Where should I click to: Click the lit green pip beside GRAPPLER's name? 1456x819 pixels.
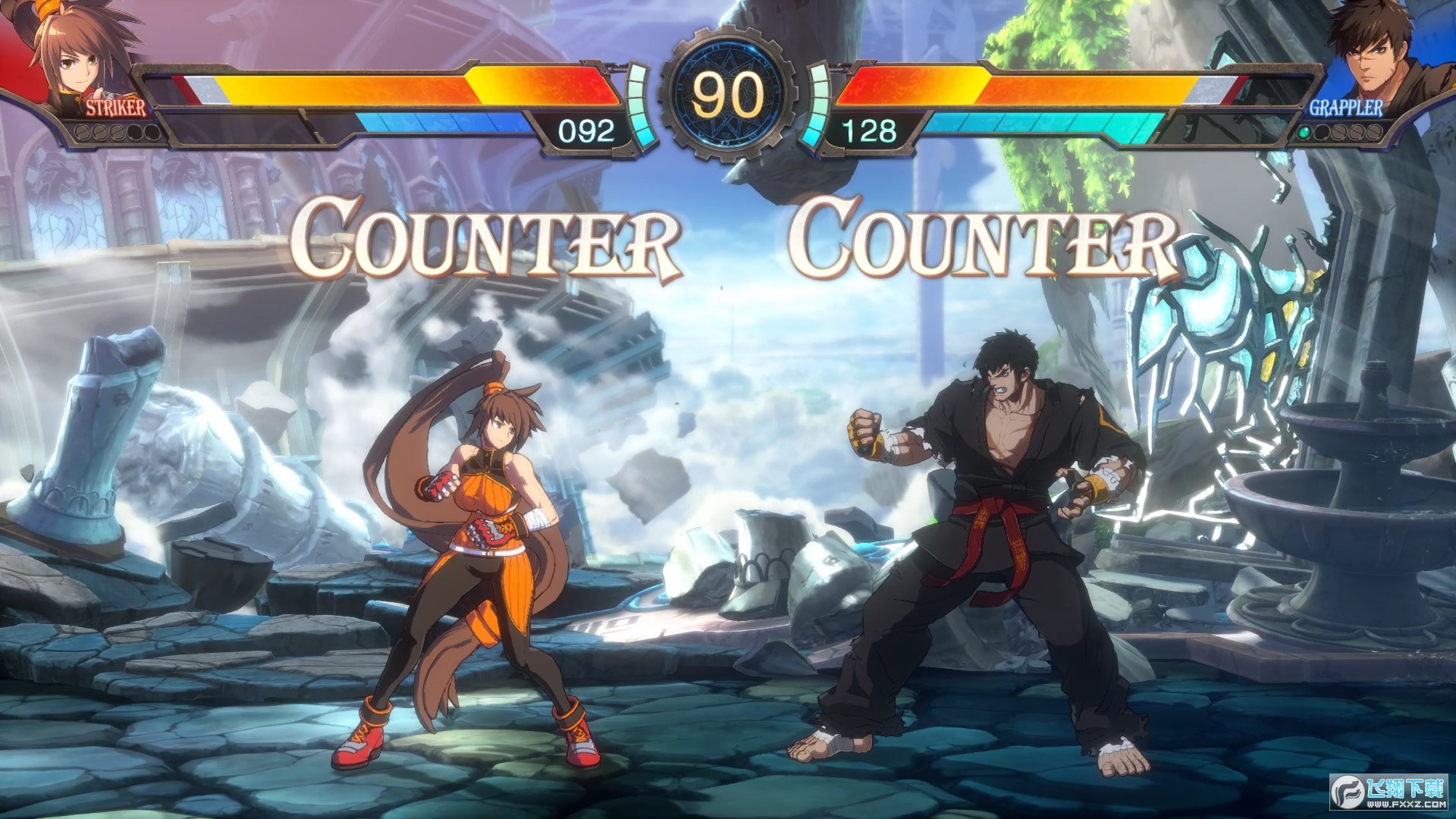1304,133
